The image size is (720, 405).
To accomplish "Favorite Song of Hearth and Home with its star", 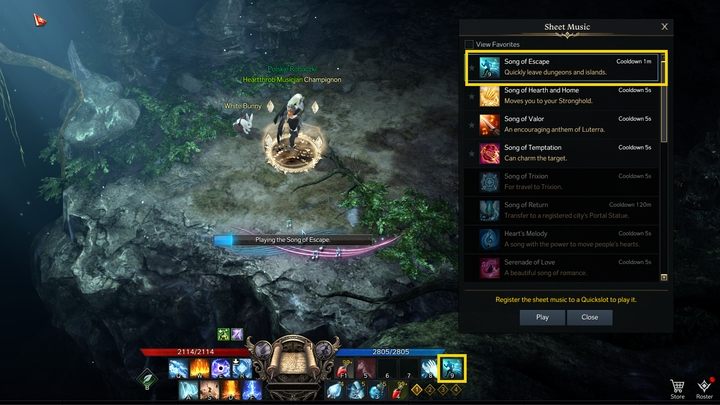I will point(471,96).
